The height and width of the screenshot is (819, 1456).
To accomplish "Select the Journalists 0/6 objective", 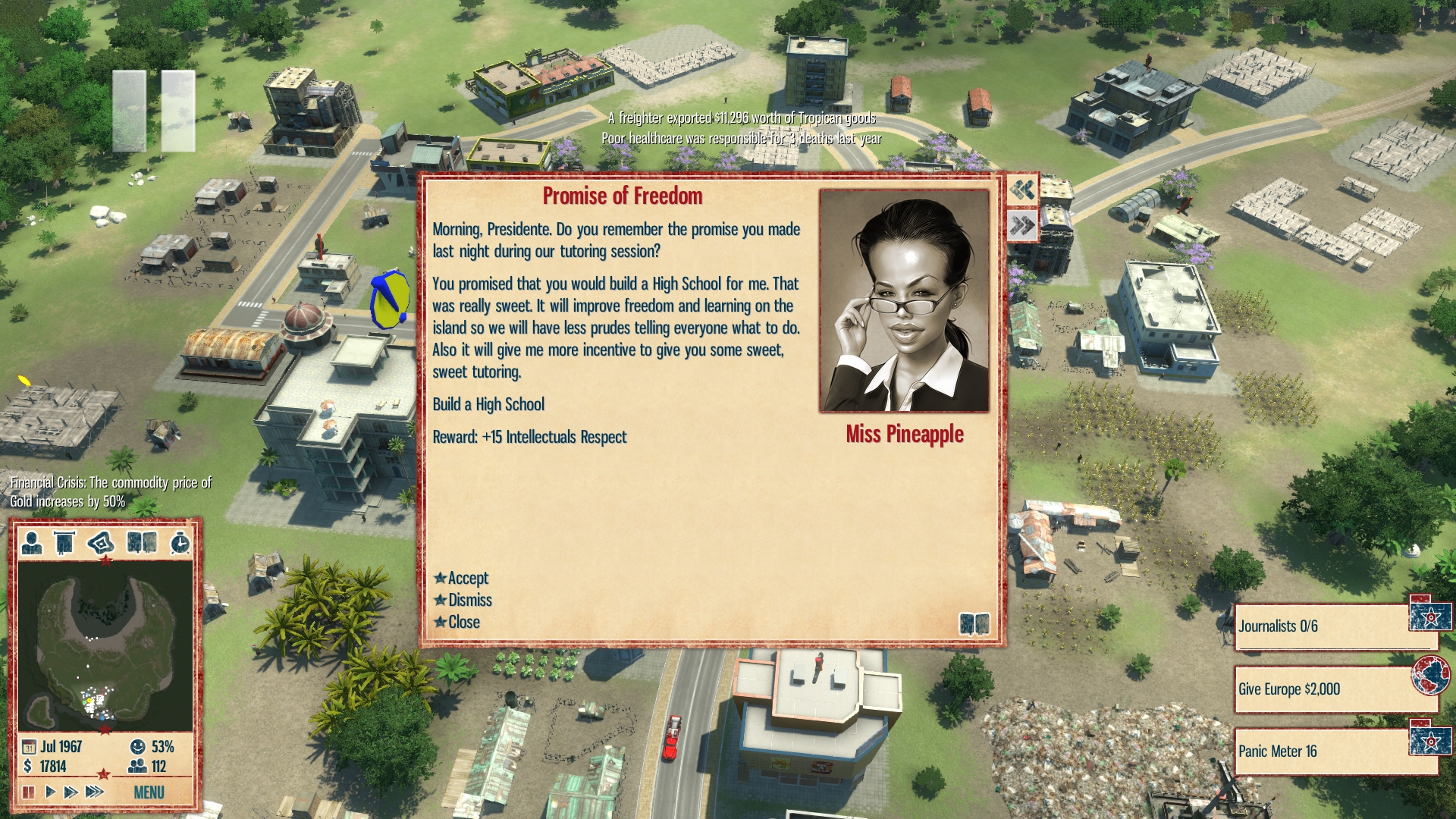I will (1323, 626).
